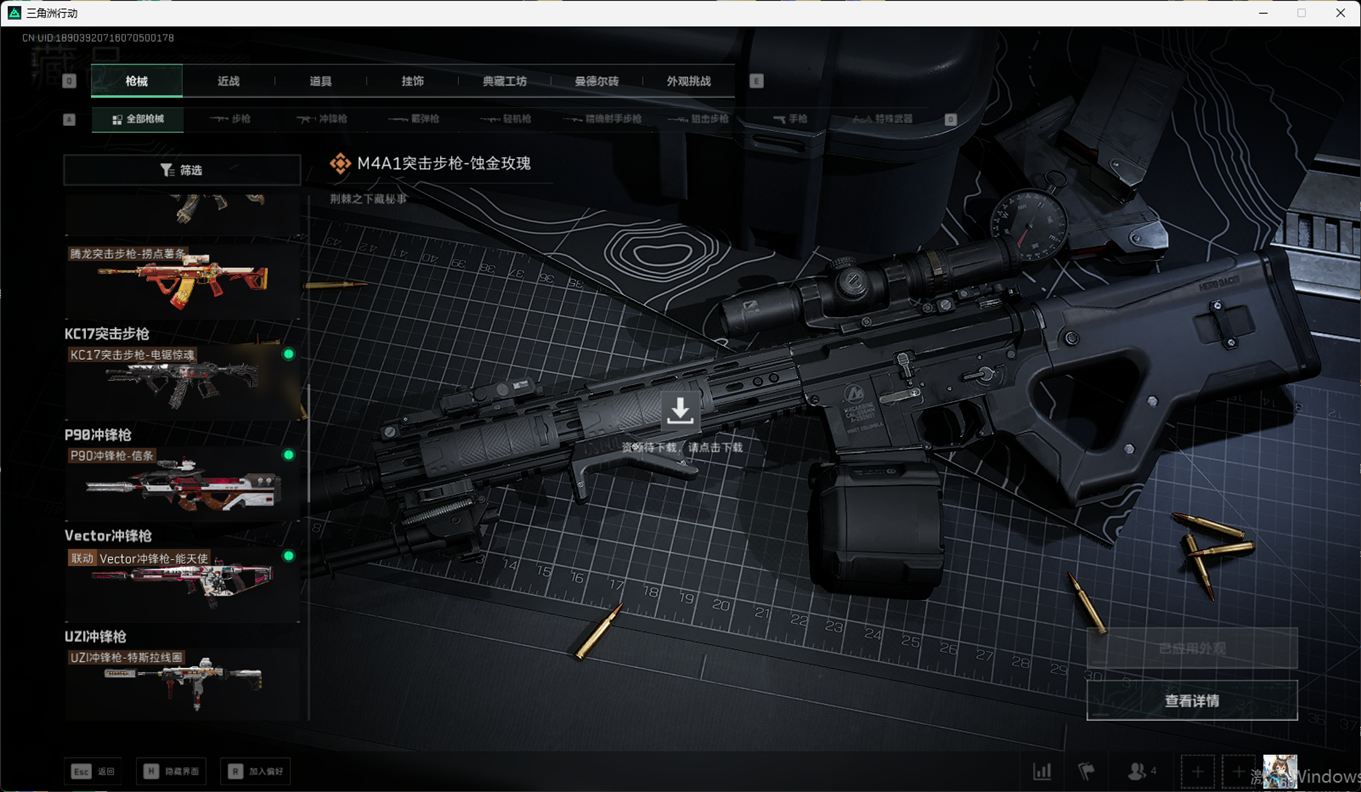Click the download icon on the weapon preview
The image size is (1361, 792).
click(x=680, y=411)
